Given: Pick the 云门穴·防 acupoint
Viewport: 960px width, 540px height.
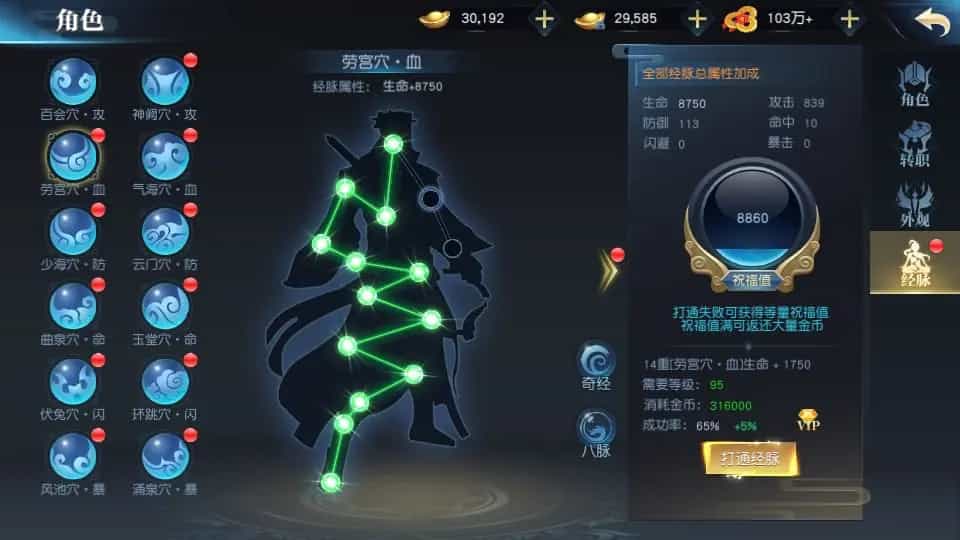Looking at the screenshot, I should (x=165, y=232).
